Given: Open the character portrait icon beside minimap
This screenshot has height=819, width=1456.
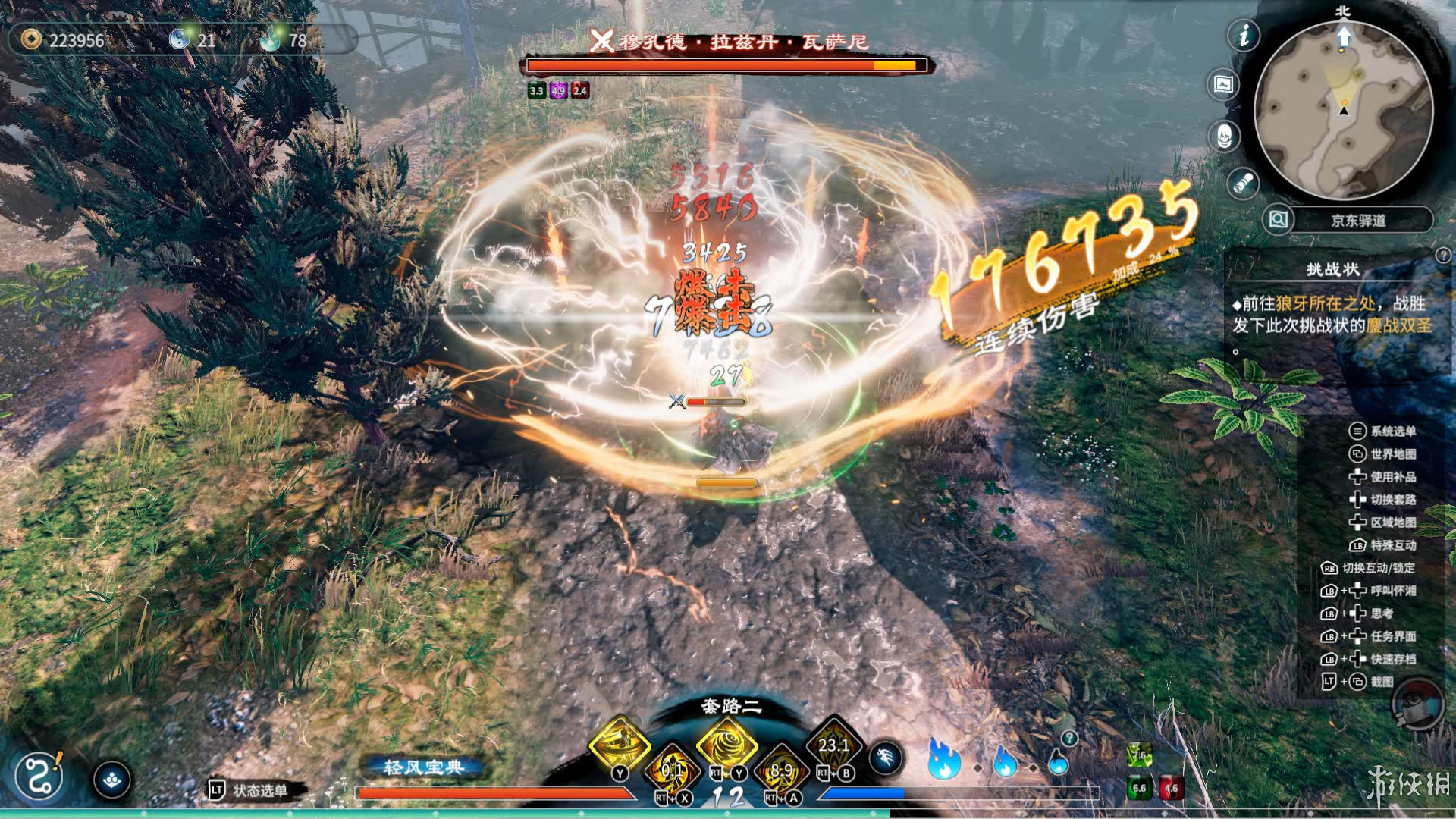Looking at the screenshot, I should [x=1223, y=136].
